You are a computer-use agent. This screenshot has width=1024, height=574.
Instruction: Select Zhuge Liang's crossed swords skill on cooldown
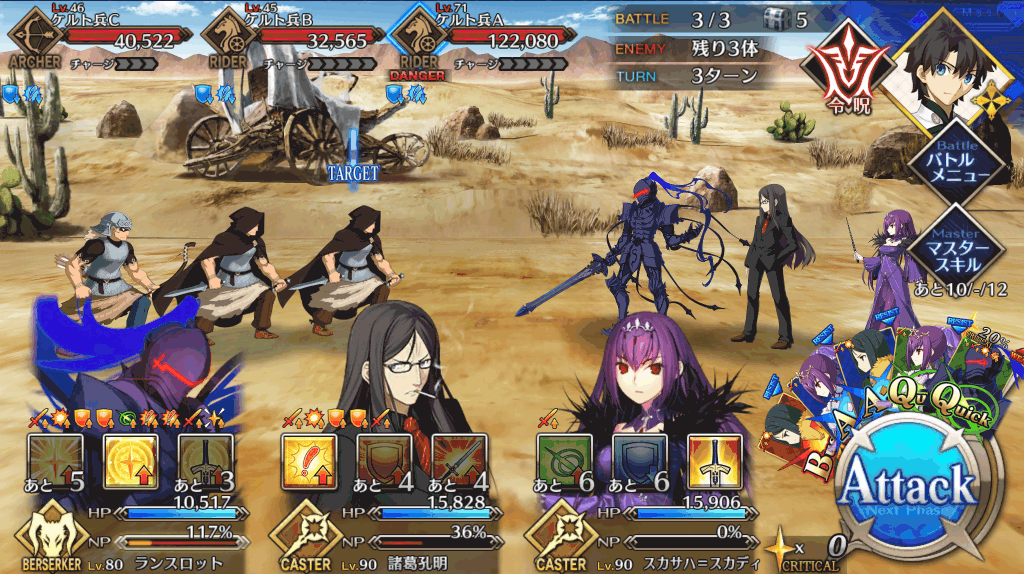(459, 462)
